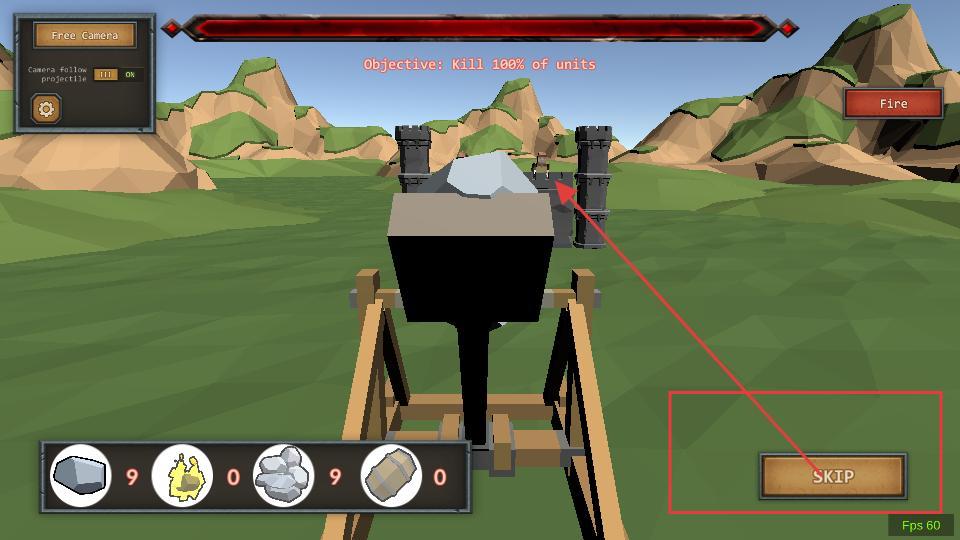Select the single stone boulder ammo
The width and height of the screenshot is (960, 540).
[81, 476]
